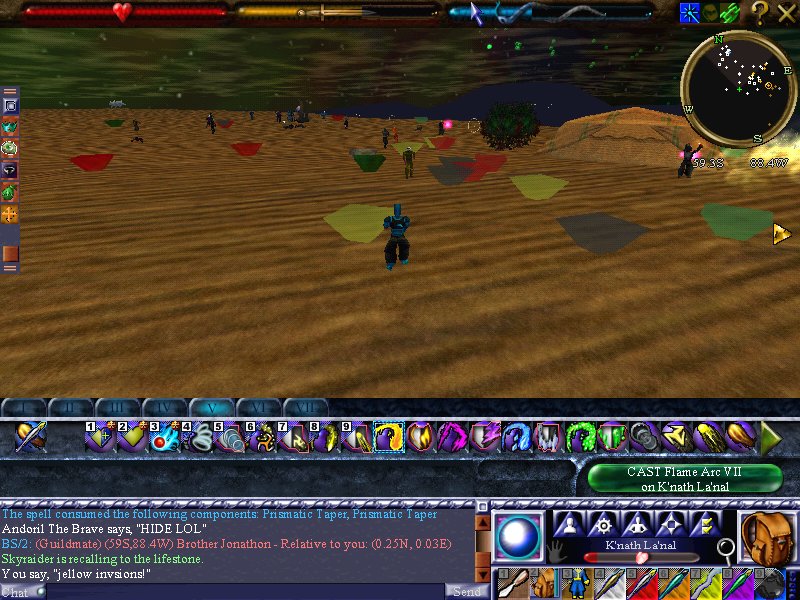The height and width of the screenshot is (600, 800).
Task: Examine target with the magnifying glass
Action: tap(727, 547)
